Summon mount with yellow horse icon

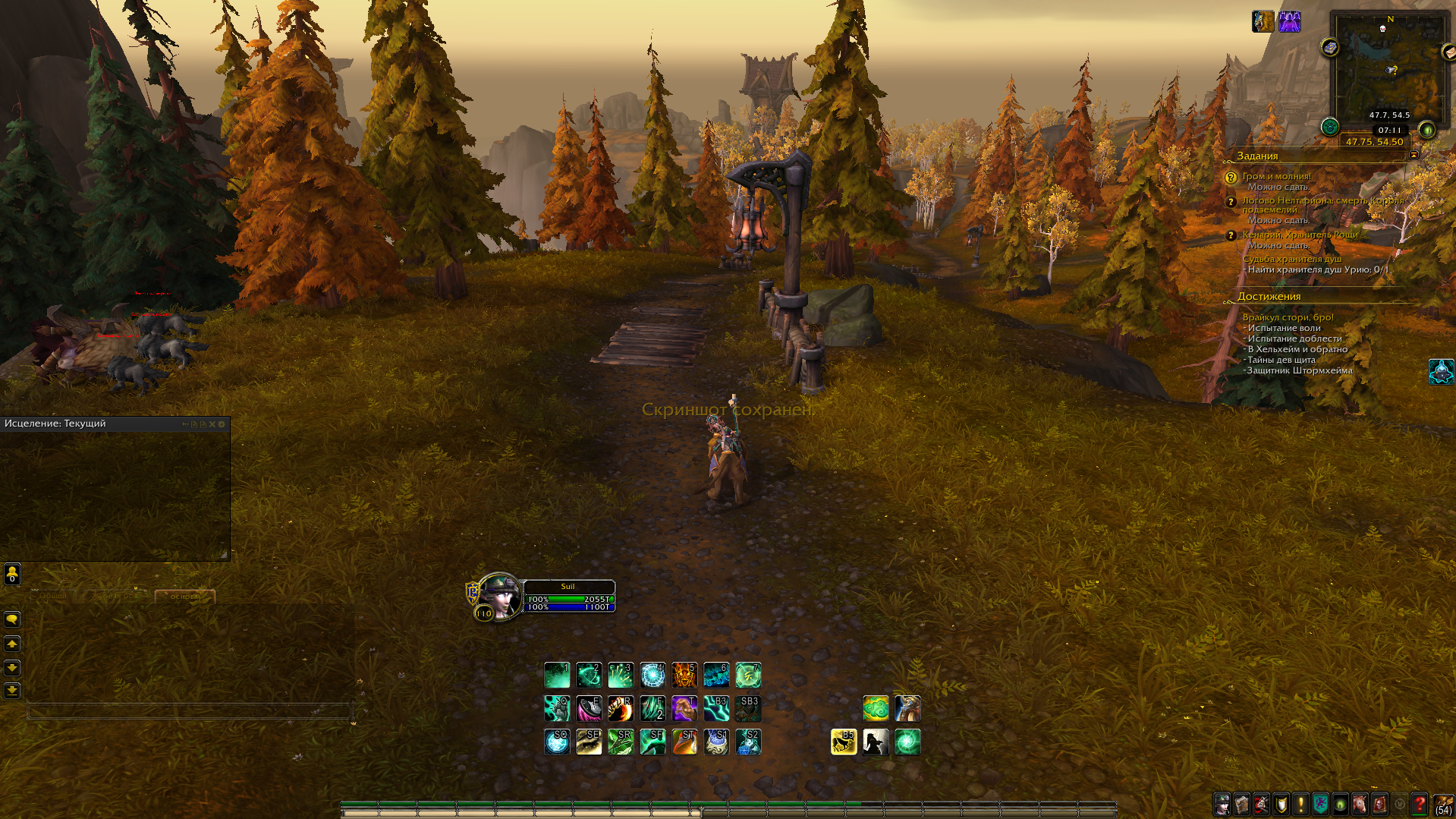843,742
